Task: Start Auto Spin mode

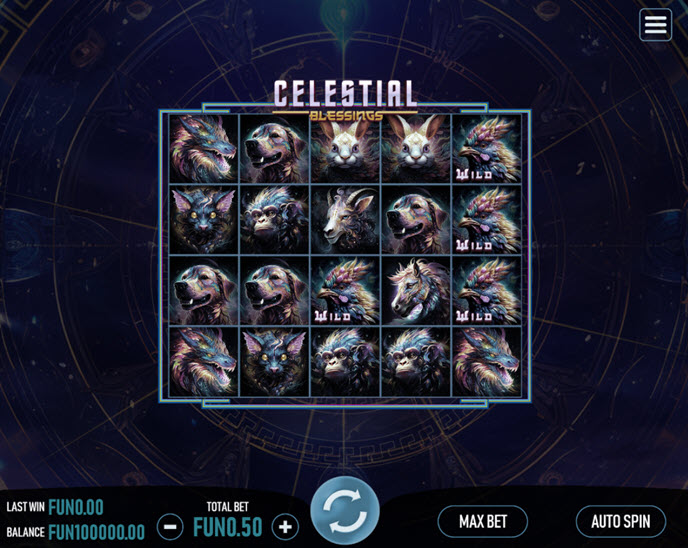Action: (x=620, y=521)
